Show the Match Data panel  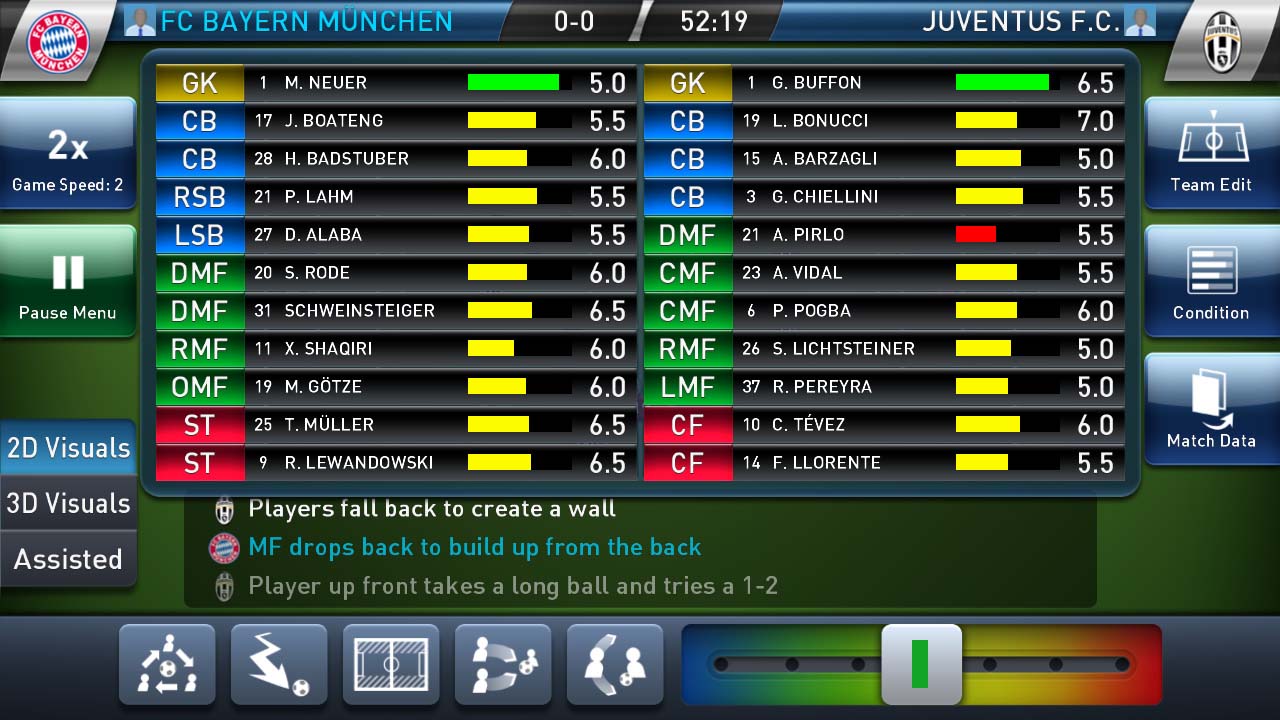click(x=1211, y=408)
